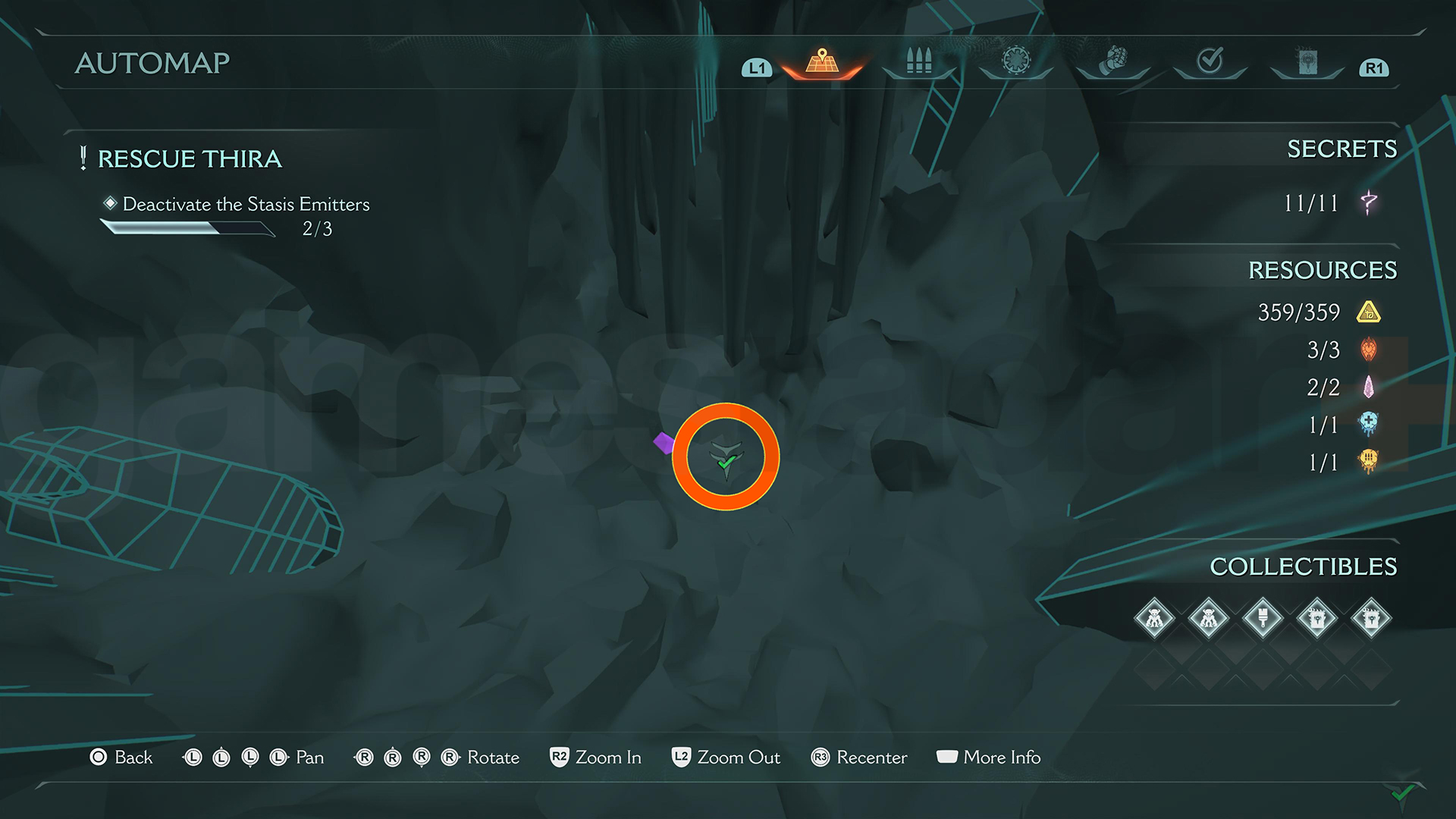The height and width of the screenshot is (819, 1456).
Task: Open the cog-shaped emblem tab
Action: pyautogui.click(x=1016, y=60)
